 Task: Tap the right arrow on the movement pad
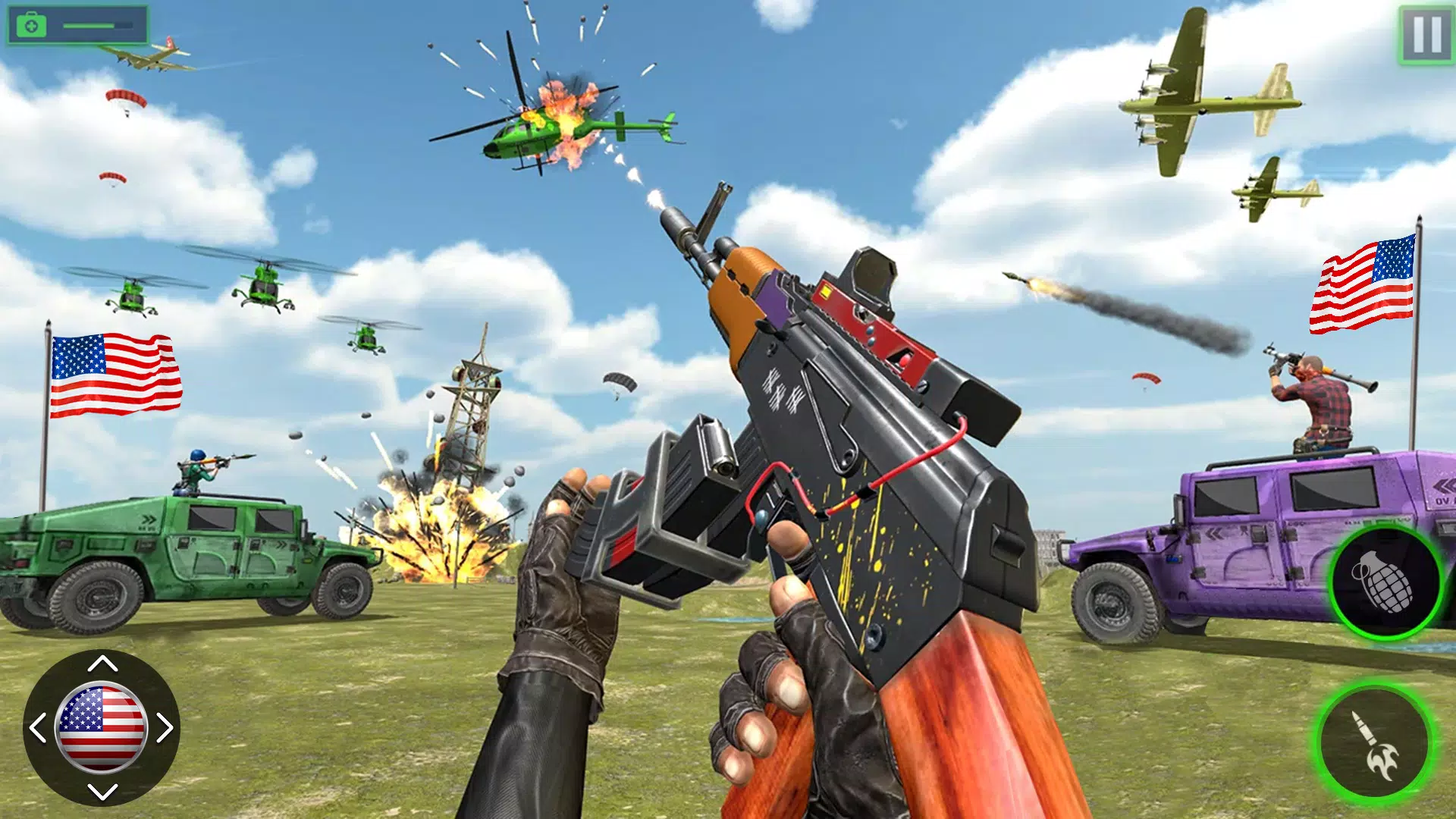[x=165, y=728]
